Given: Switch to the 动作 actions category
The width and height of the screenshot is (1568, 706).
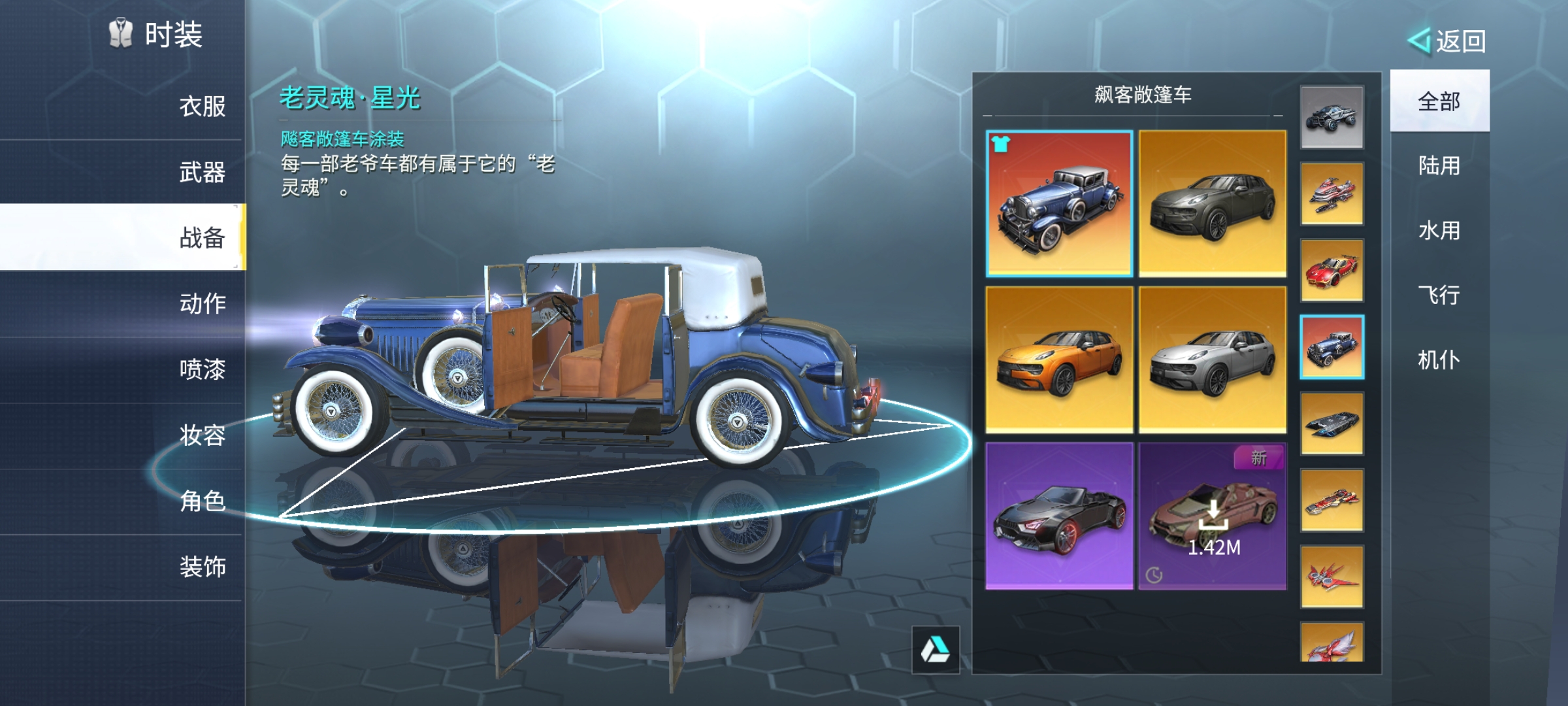Looking at the screenshot, I should click(201, 304).
